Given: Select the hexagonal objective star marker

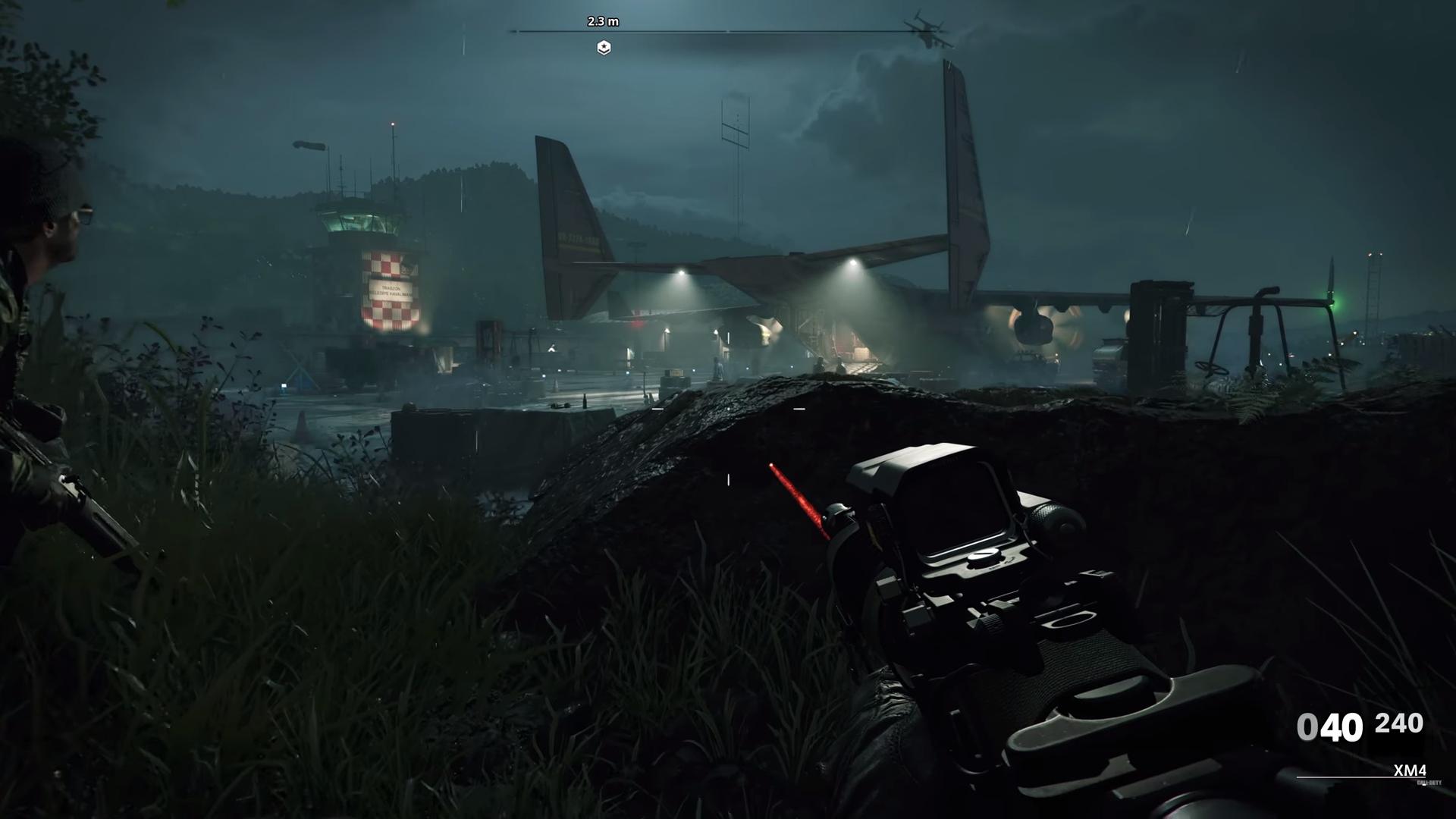Looking at the screenshot, I should pyautogui.click(x=603, y=47).
